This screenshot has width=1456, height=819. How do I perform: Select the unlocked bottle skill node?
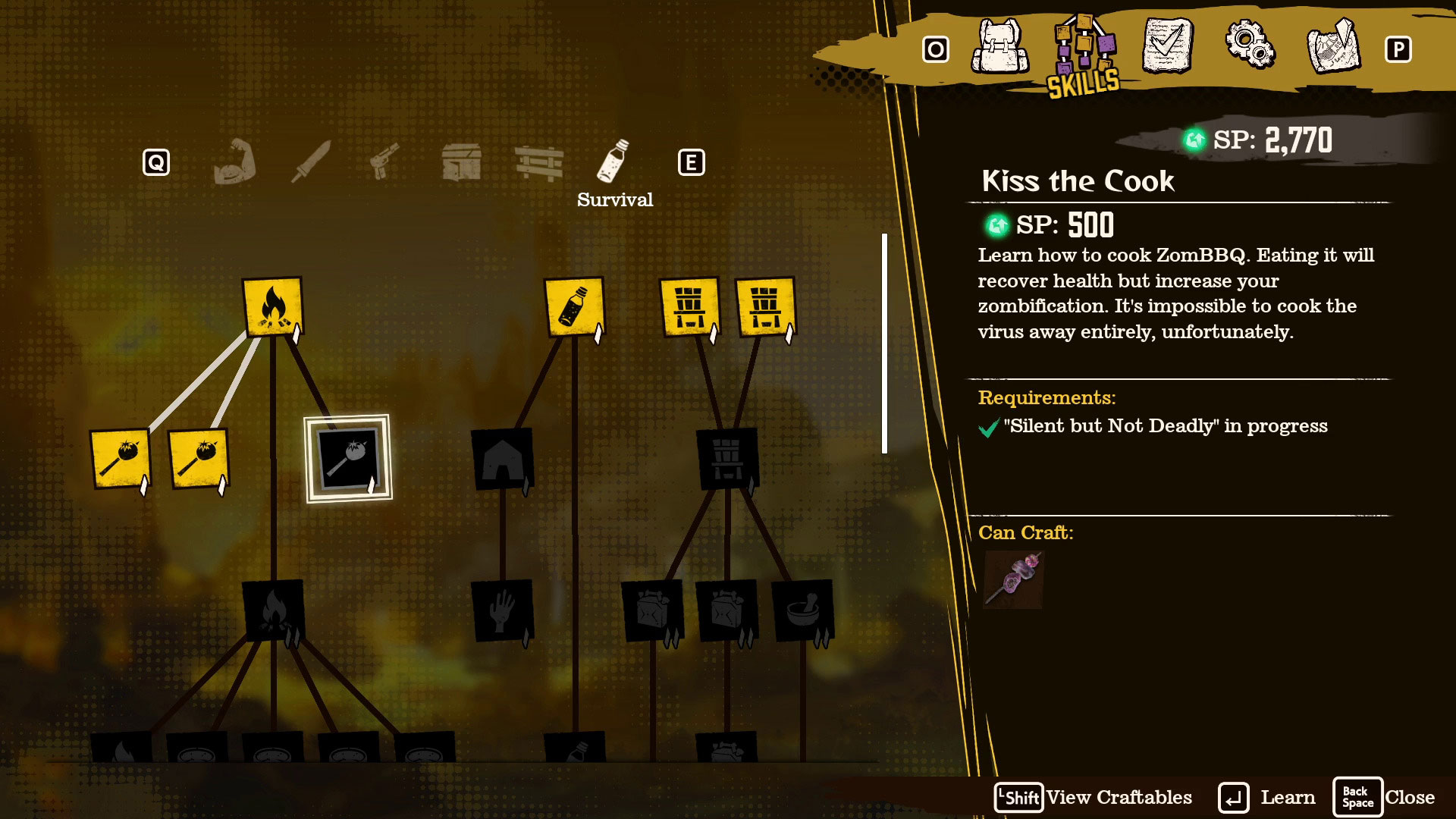click(x=575, y=307)
